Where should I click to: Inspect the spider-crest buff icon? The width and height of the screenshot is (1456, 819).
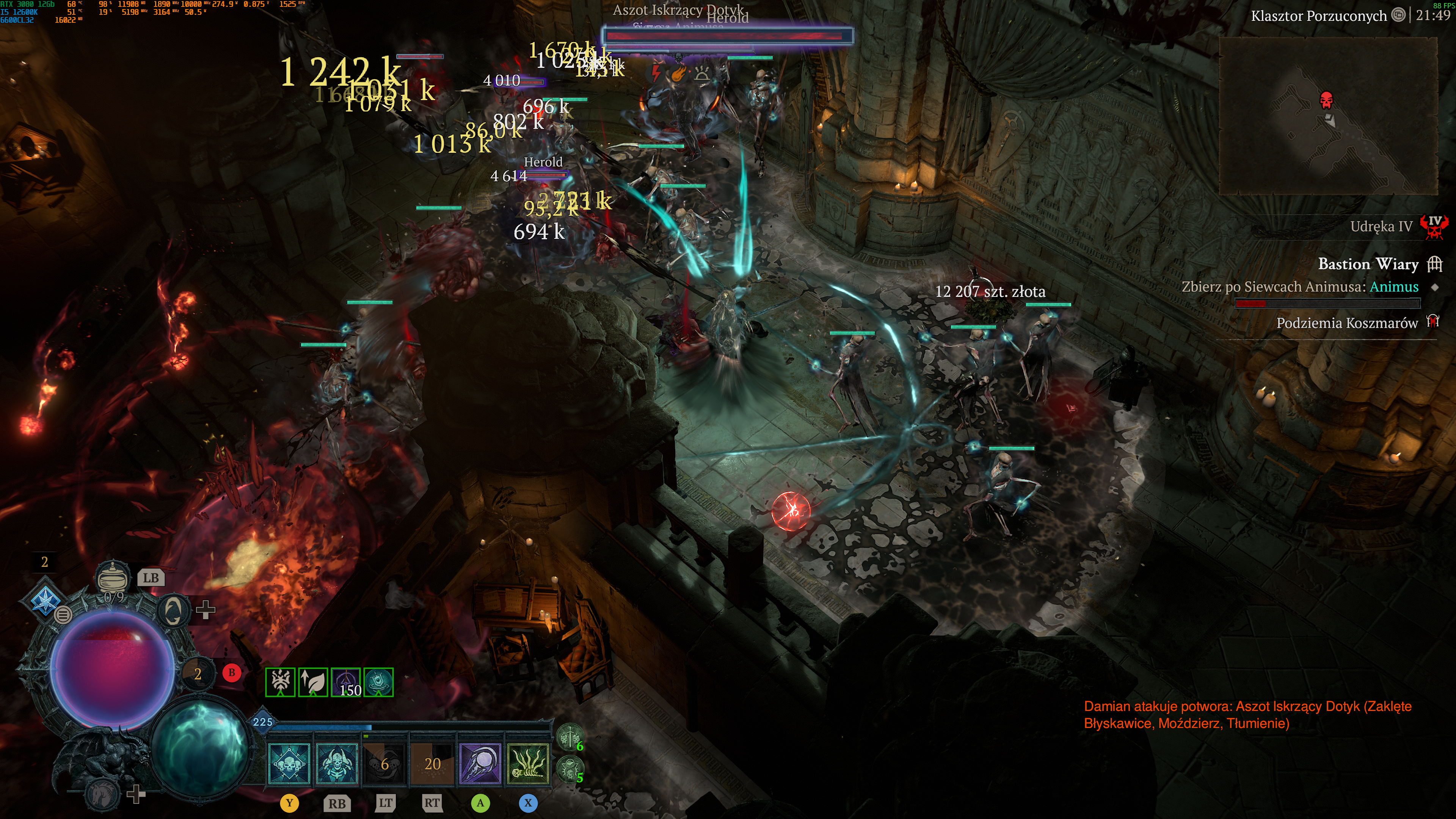[280, 682]
